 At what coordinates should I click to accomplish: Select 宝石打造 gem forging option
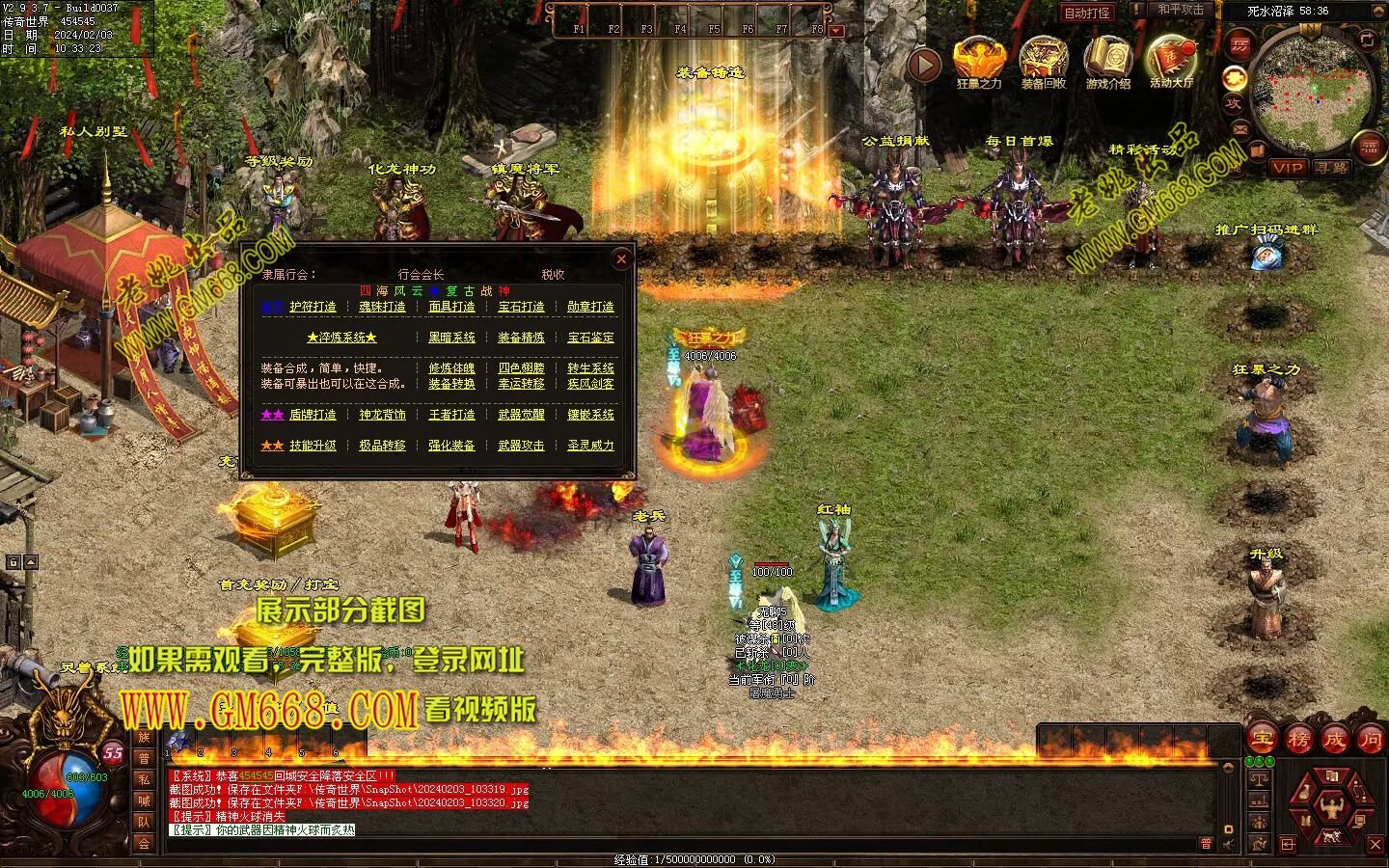click(521, 307)
